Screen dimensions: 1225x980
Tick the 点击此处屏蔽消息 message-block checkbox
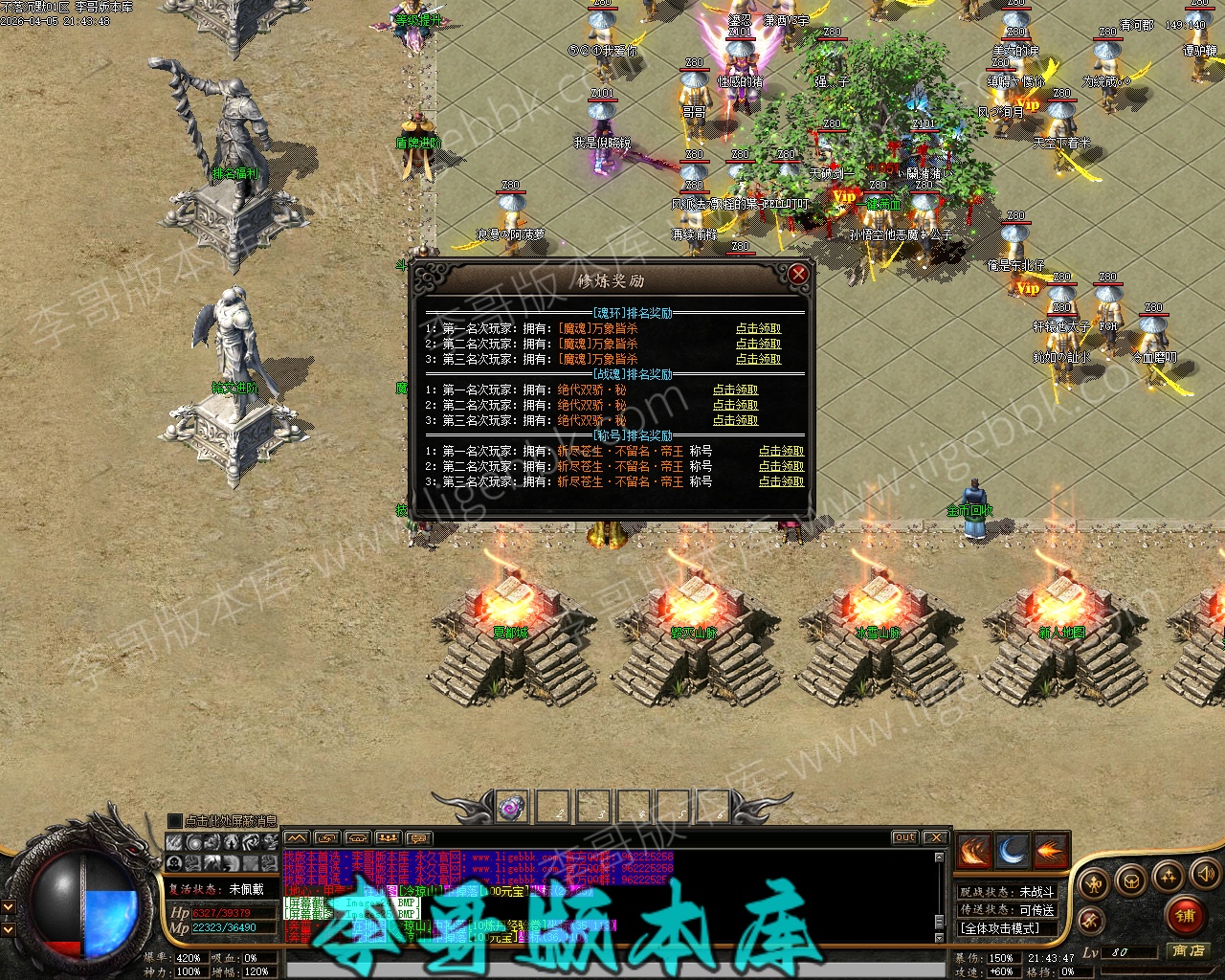(x=174, y=821)
